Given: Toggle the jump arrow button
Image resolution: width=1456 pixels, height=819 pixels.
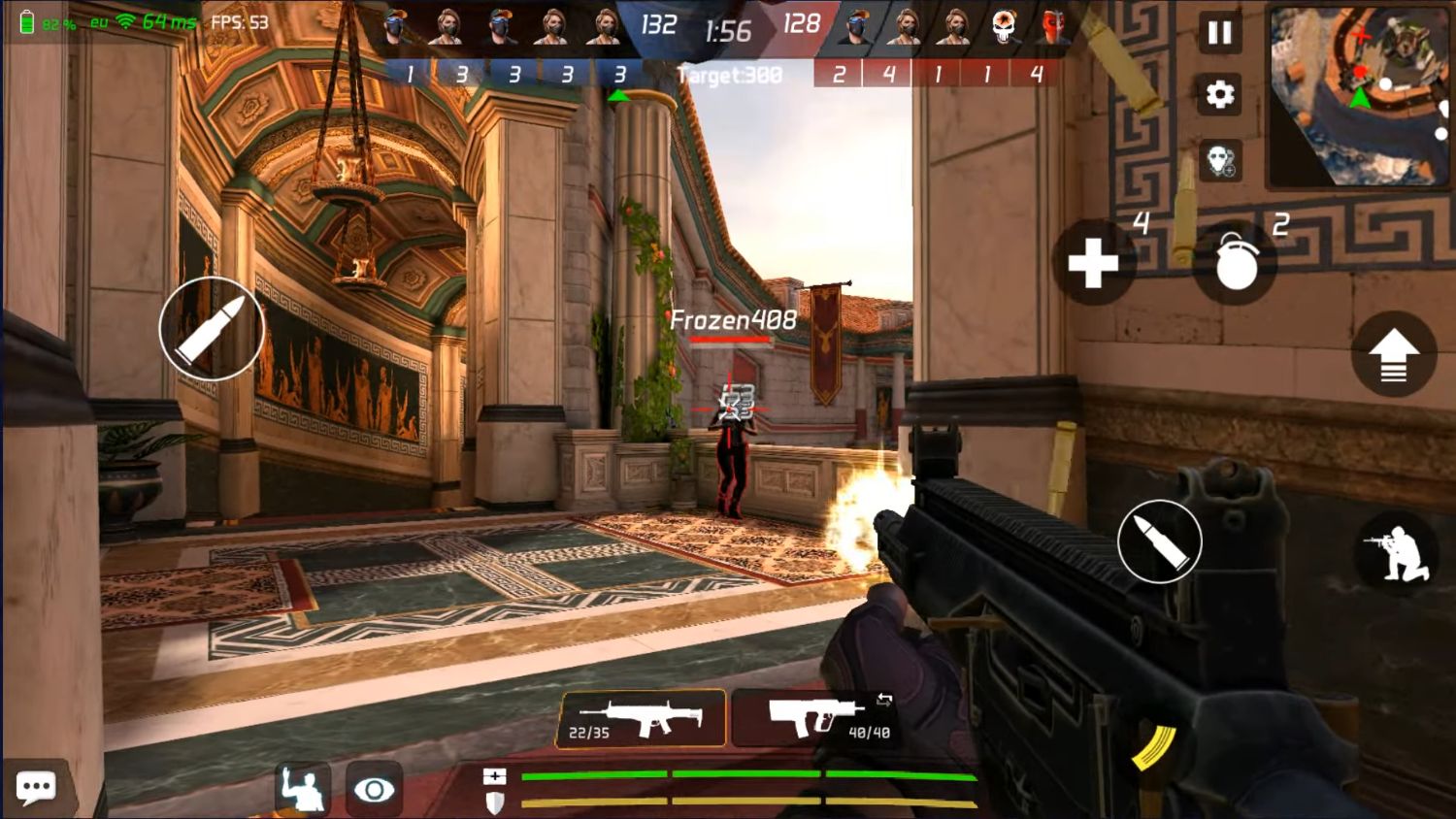Looking at the screenshot, I should [x=1395, y=354].
